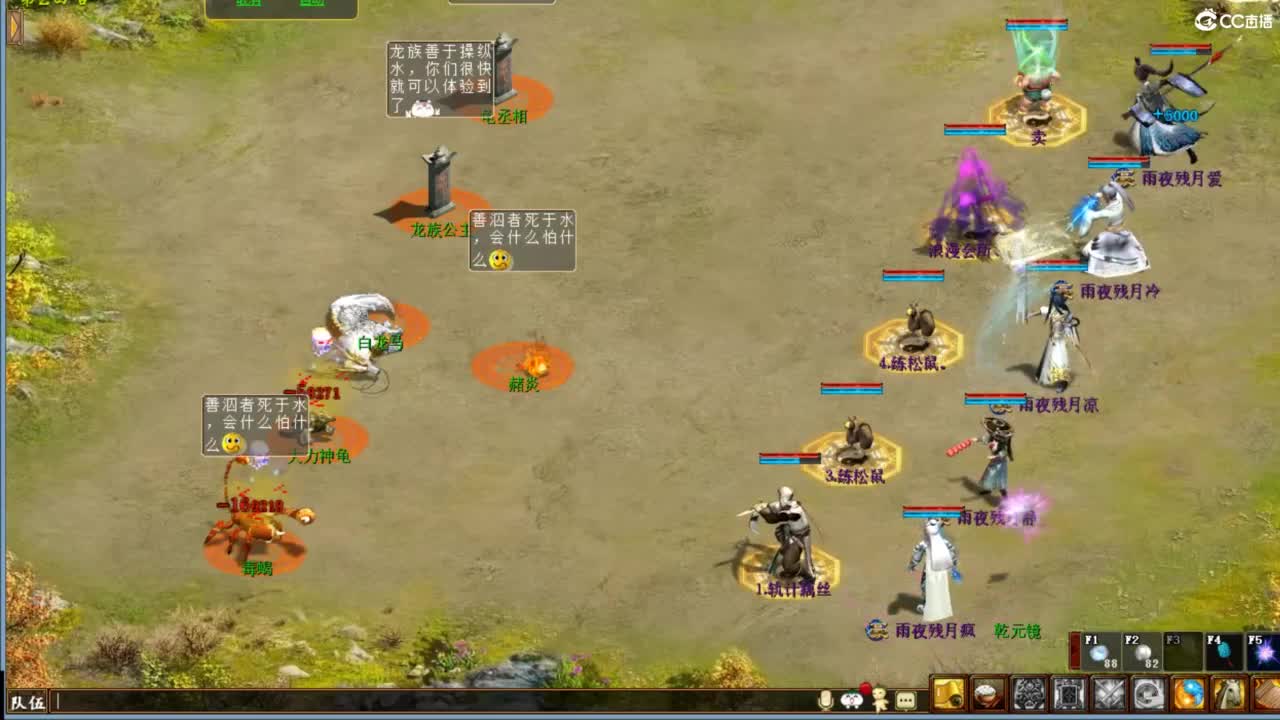Viewport: 1280px width, 720px height.
Task: Click the white horse mount icon in the toolbar
Action: (1228, 694)
